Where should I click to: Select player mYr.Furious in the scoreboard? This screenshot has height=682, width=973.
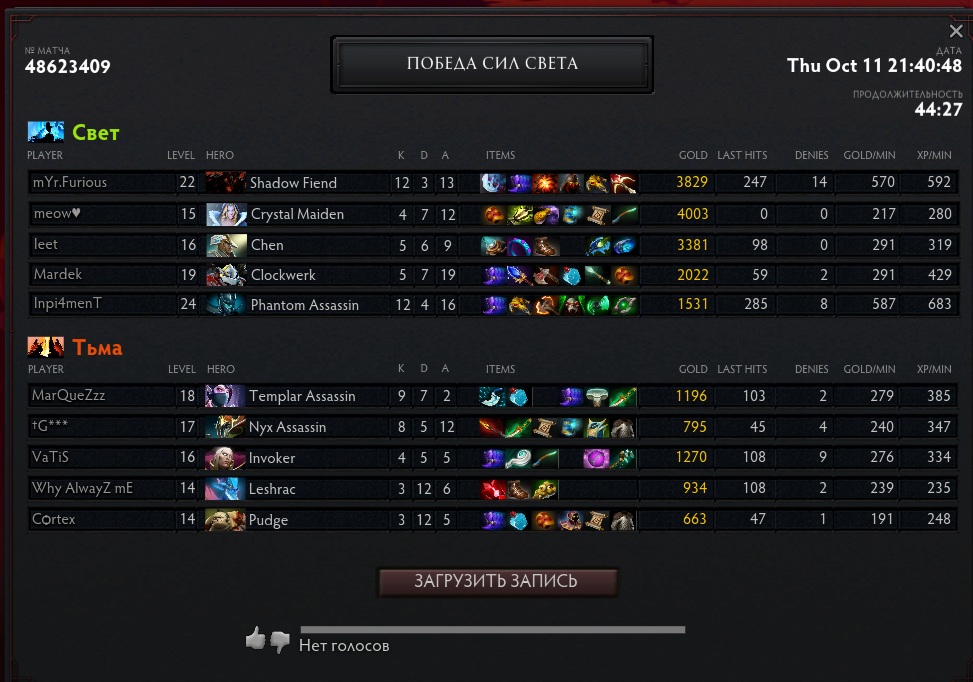click(x=69, y=183)
